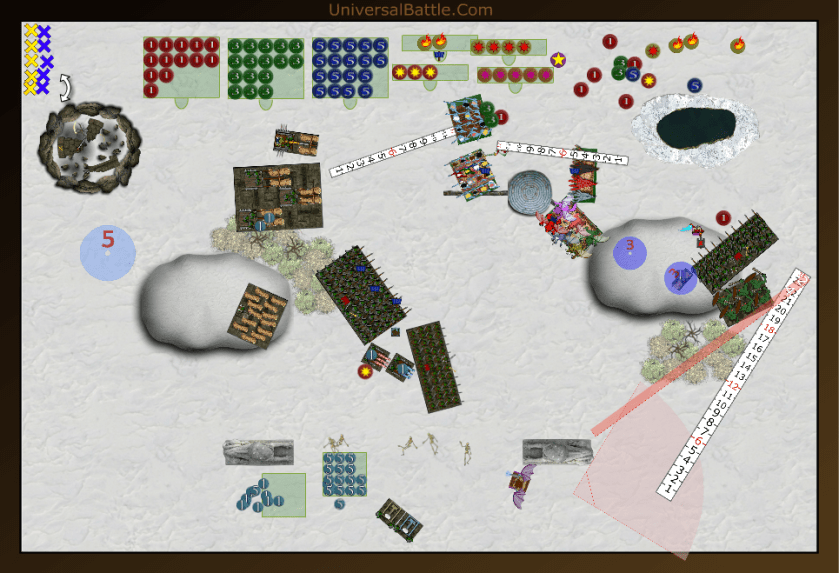839x573 pixels.
Task: Select the green "3" counter tray
Action: (265, 68)
